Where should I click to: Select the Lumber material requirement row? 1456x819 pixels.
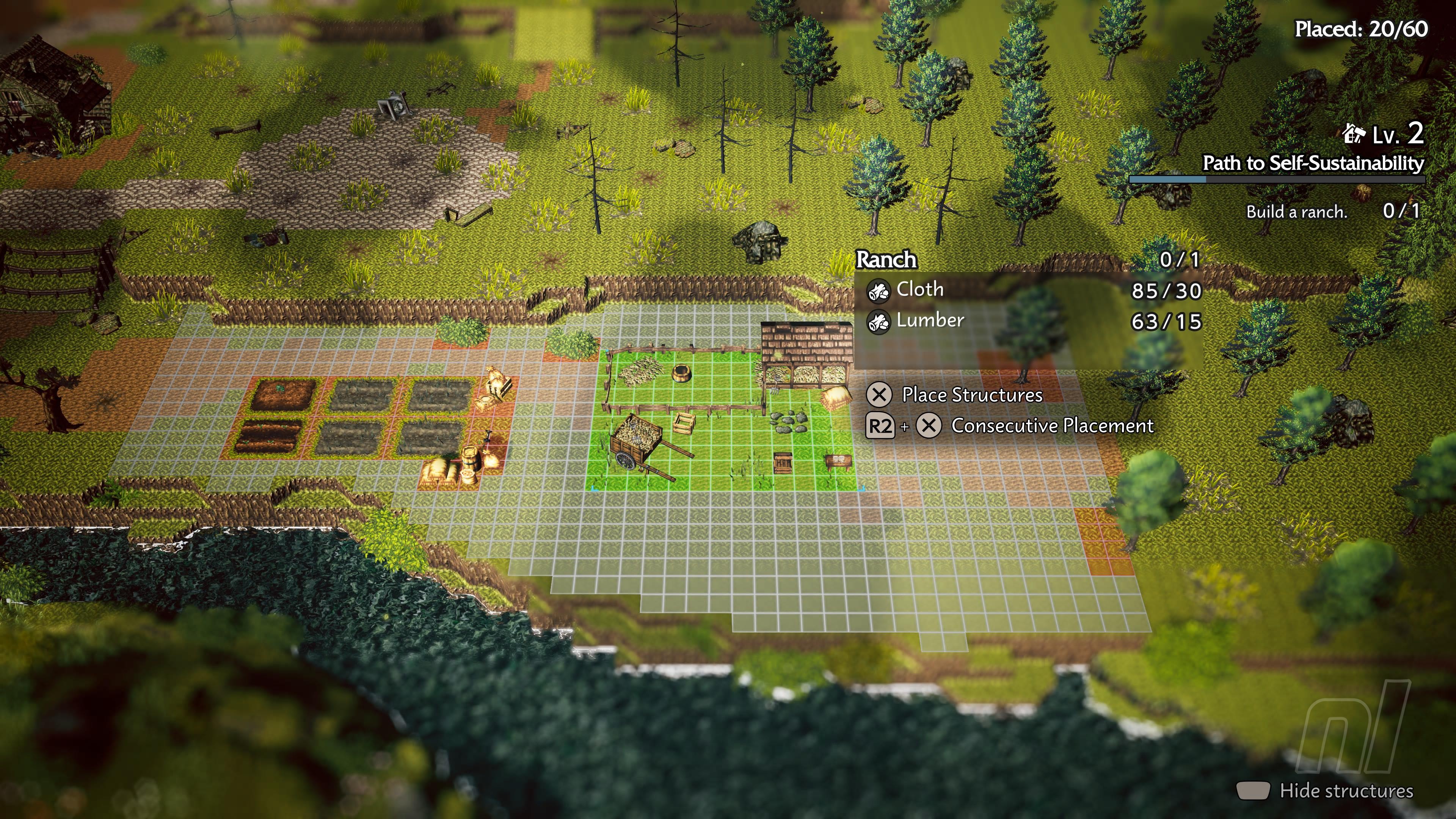click(x=1029, y=321)
